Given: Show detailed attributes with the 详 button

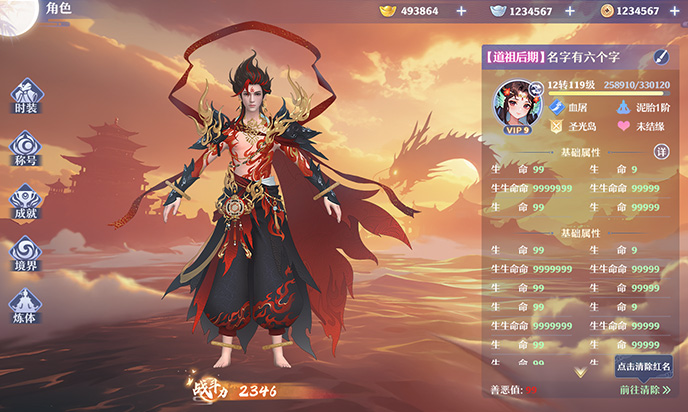Looking at the screenshot, I should point(661,151).
